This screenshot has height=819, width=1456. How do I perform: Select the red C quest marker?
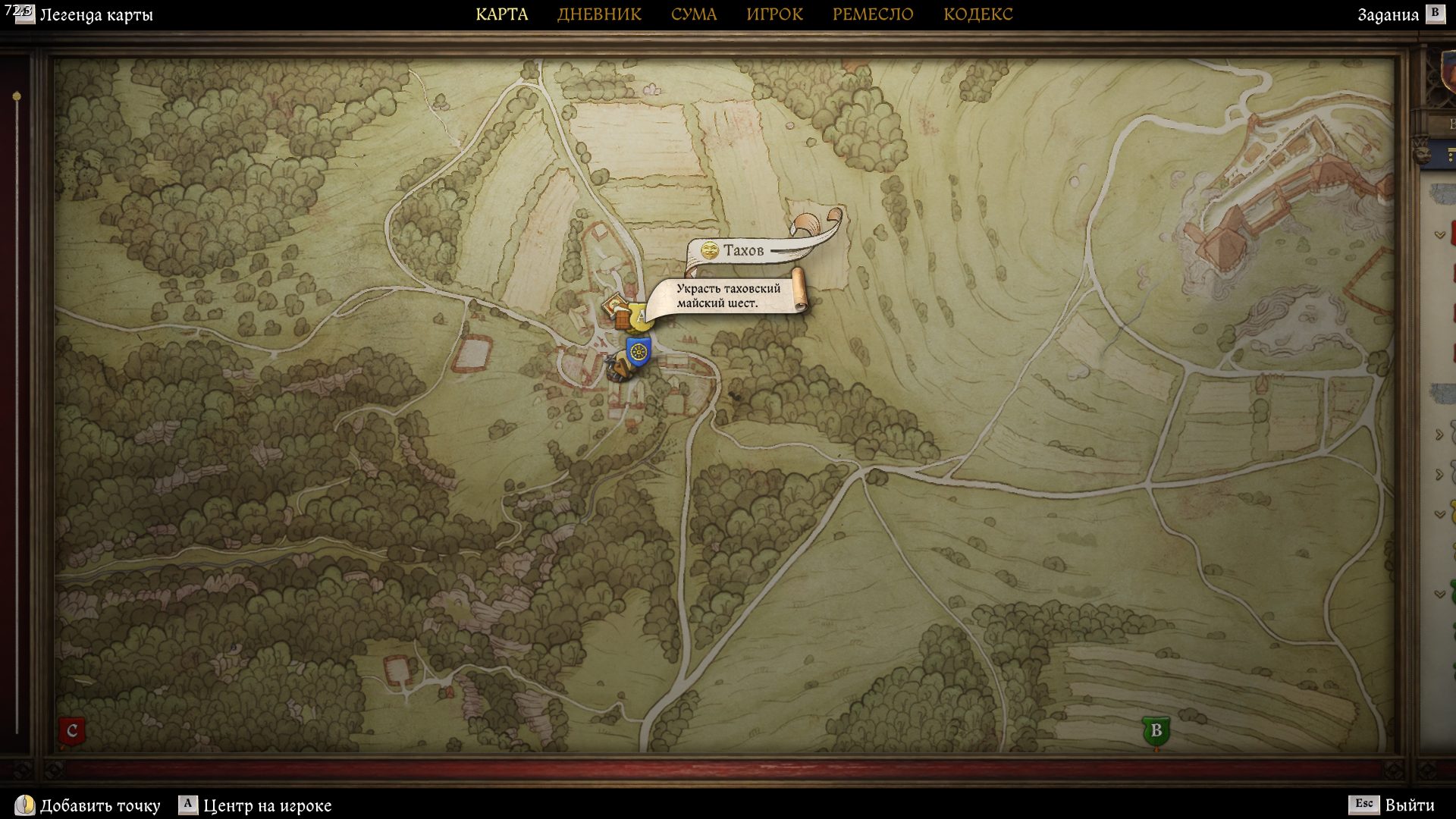pos(72,731)
